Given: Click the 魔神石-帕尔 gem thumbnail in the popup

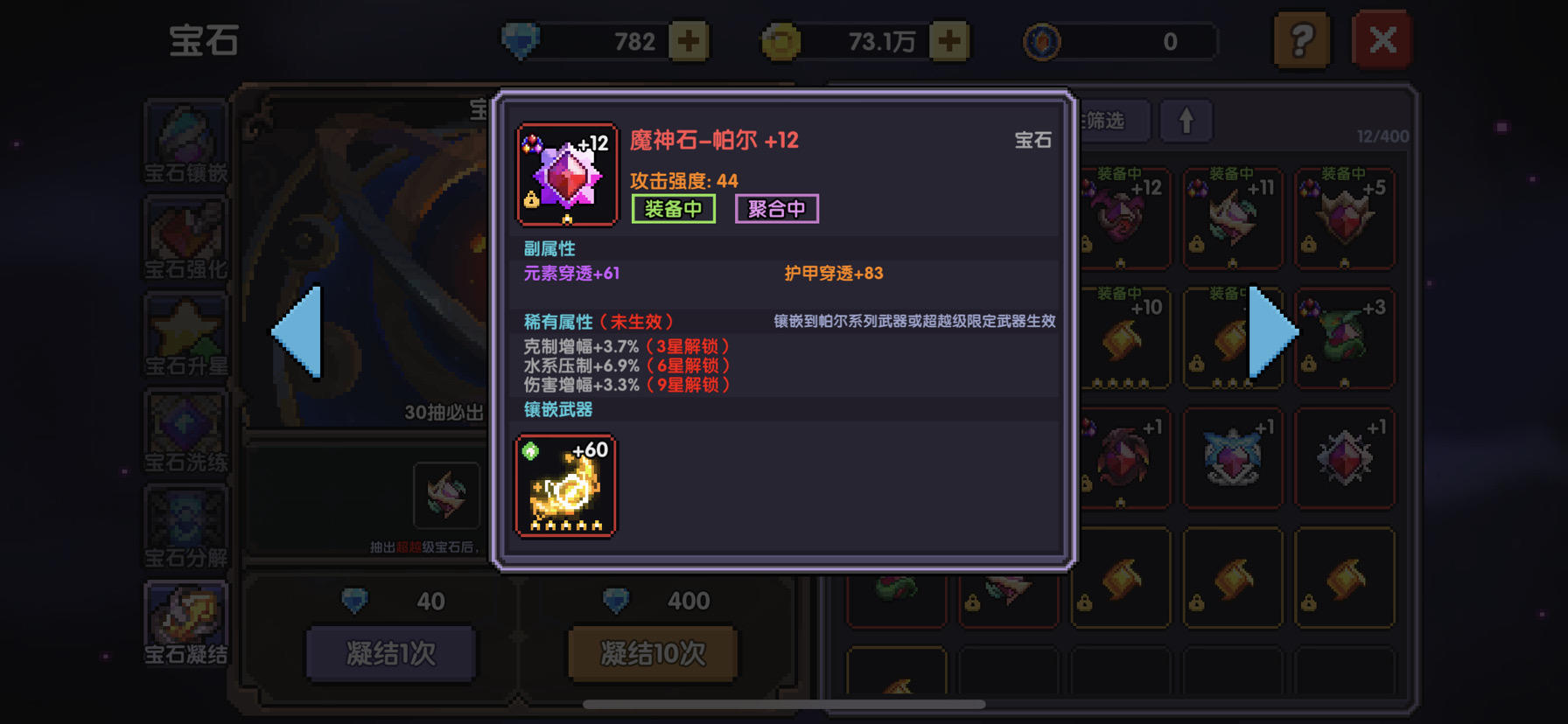Looking at the screenshot, I should 566,174.
